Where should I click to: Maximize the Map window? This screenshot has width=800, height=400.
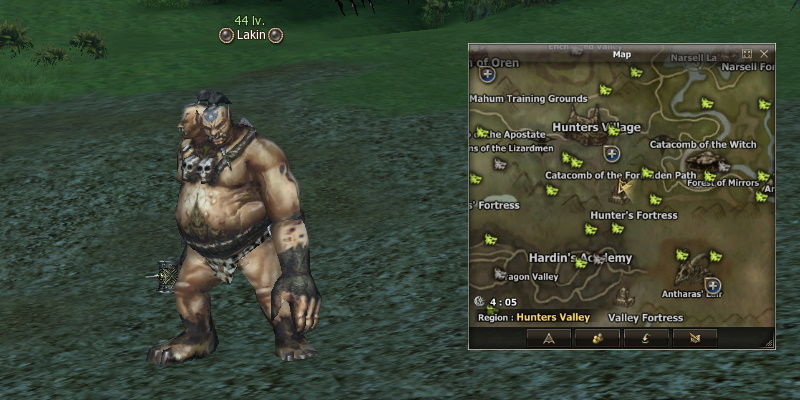click(747, 53)
